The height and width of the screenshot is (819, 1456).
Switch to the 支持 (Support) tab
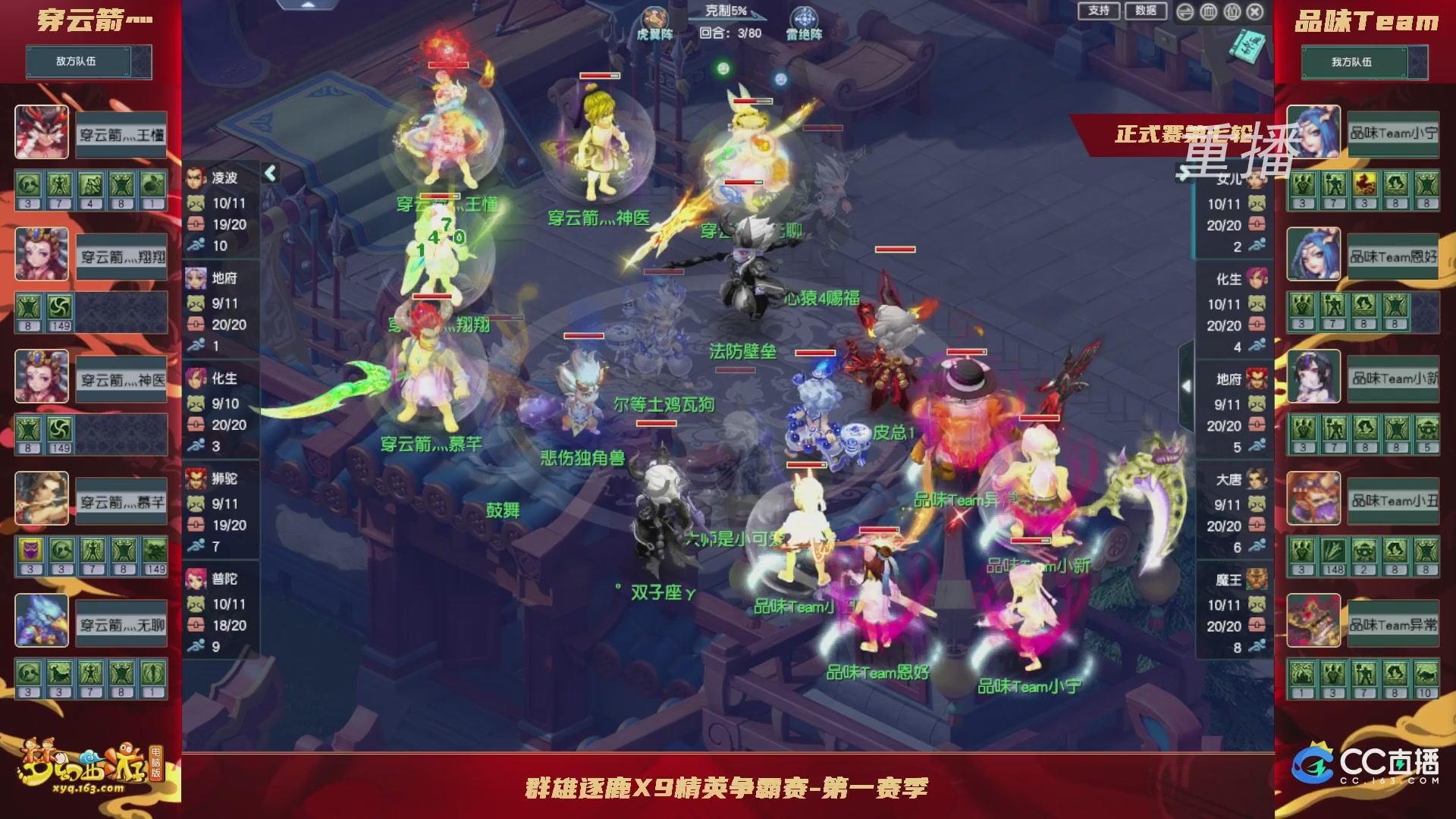click(1099, 11)
